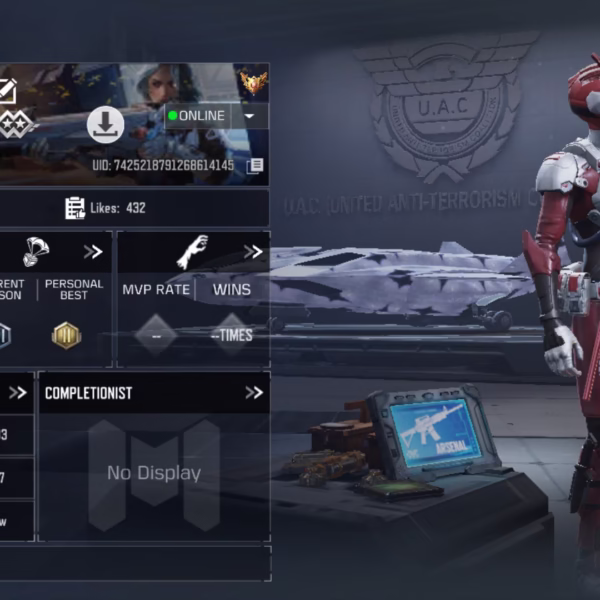The width and height of the screenshot is (600, 600).
Task: Select the Personal Best rank badge
Action: 67,335
